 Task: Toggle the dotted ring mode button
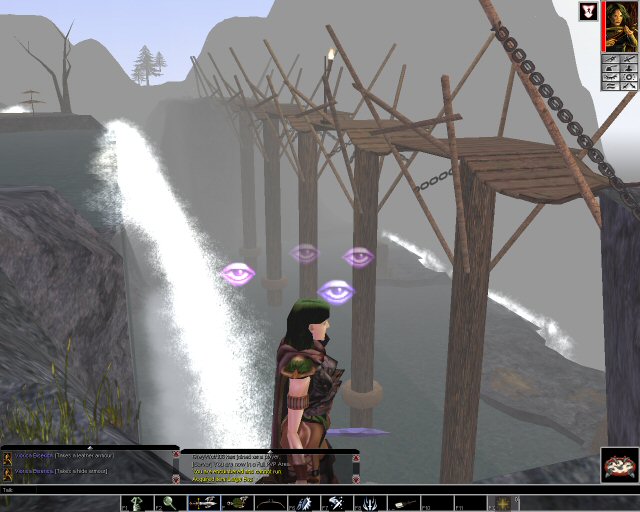click(628, 75)
